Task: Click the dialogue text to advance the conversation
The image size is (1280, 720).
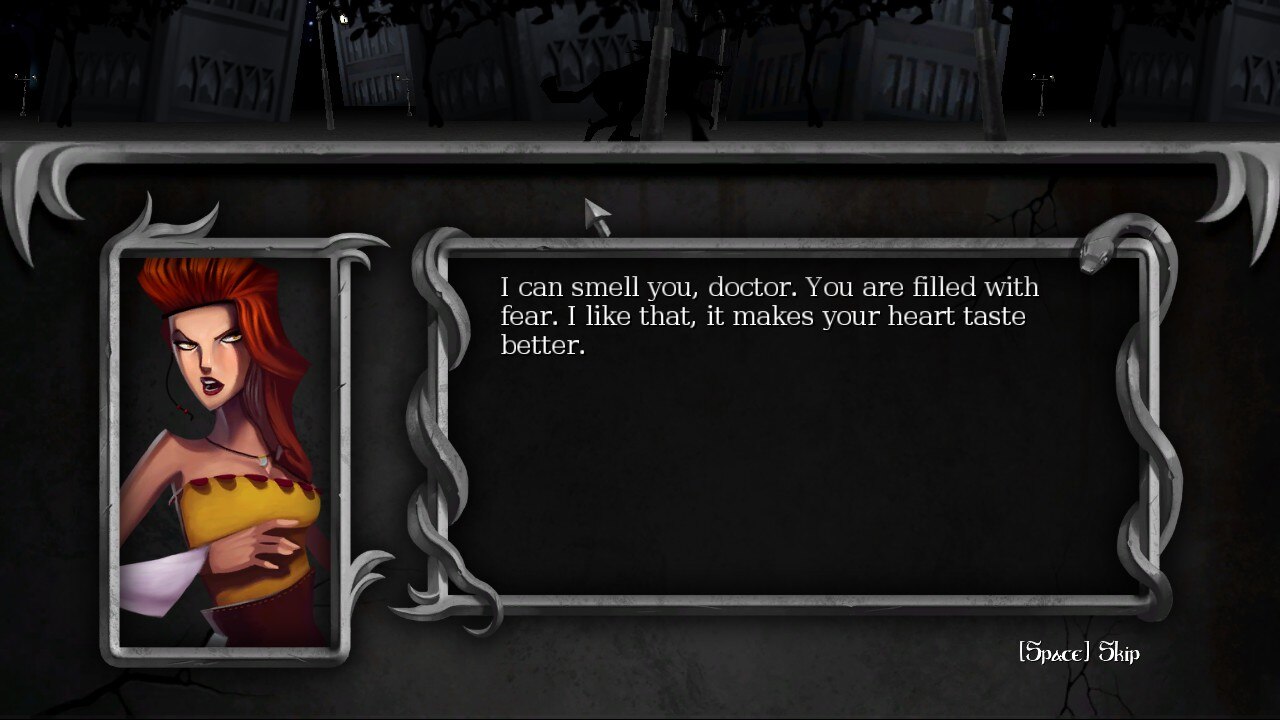Action: pos(770,315)
